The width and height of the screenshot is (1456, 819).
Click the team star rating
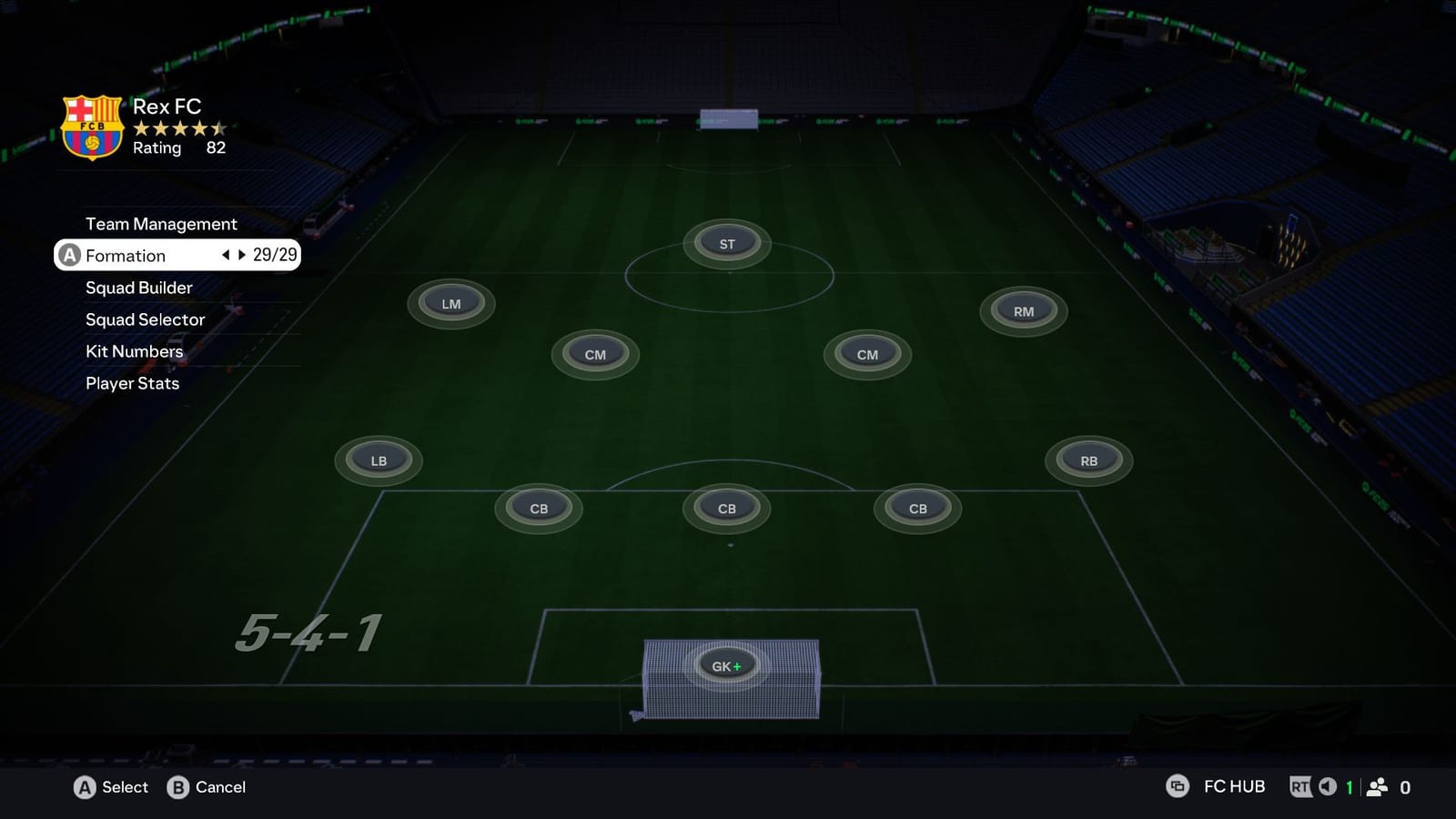[178, 128]
